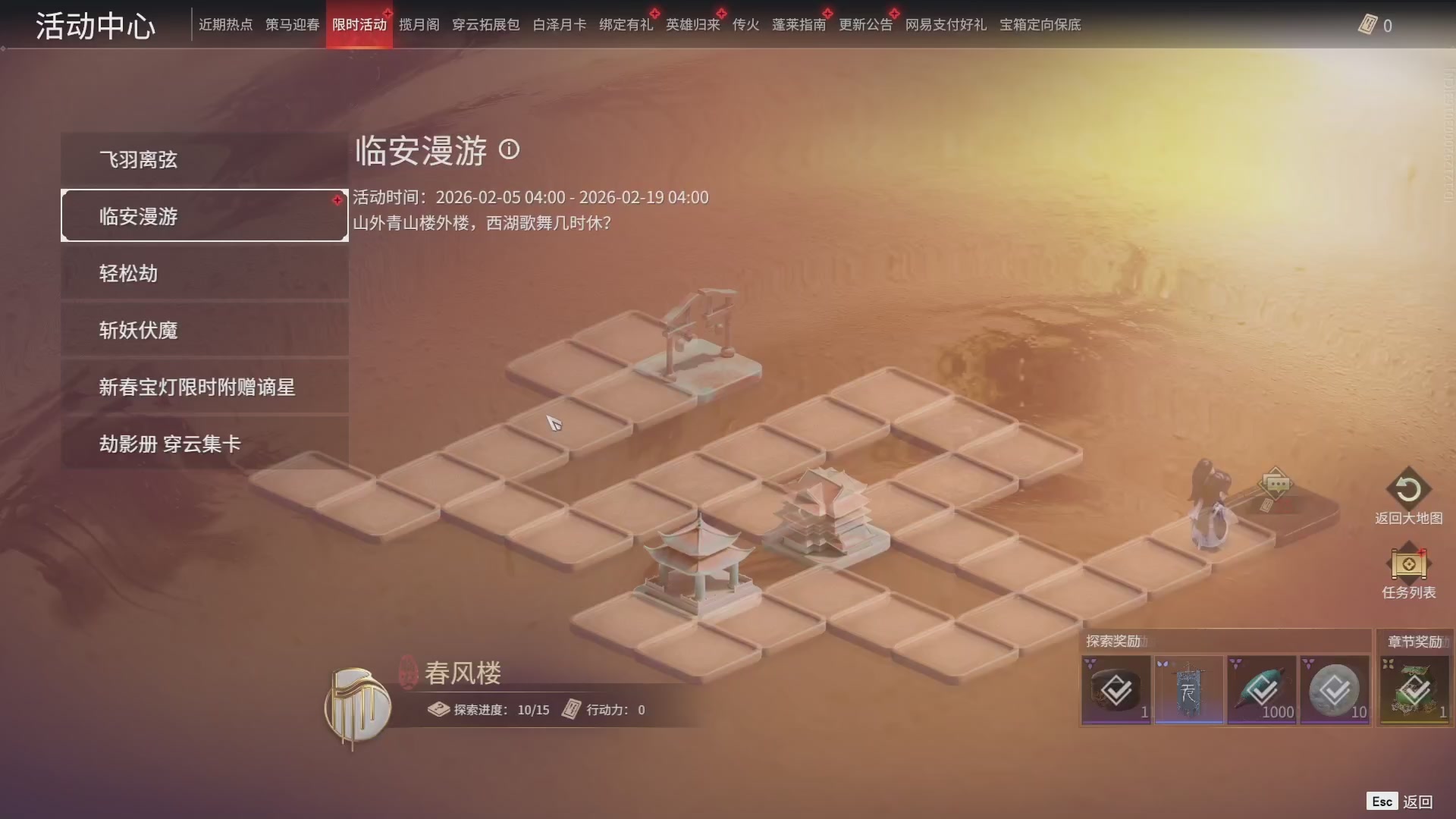Switch to the 揽月阁 top tab
Screen dimensions: 1456x819
(419, 24)
